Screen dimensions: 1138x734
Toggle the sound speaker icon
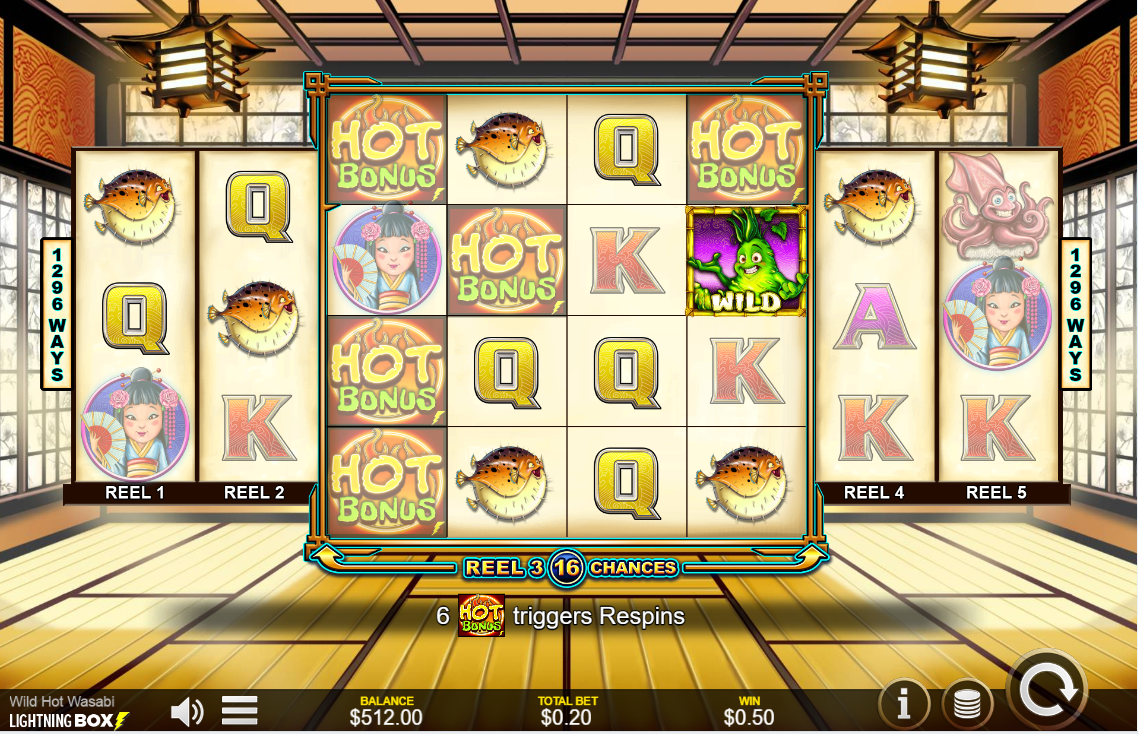[187, 711]
